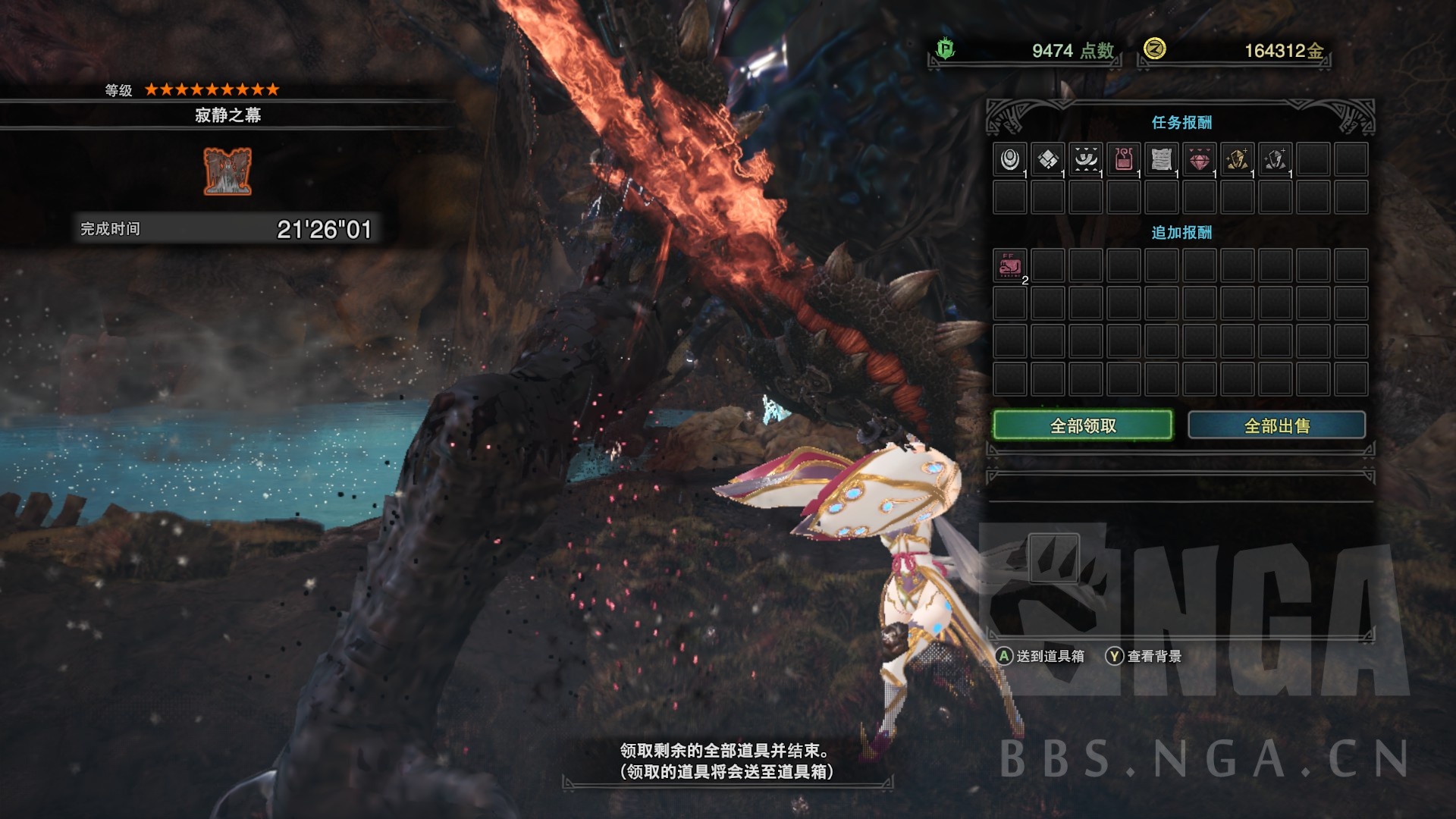Screen dimensions: 1456x819
Task: Claim all rewards with the green 全部领取 button
Action: click(x=1082, y=425)
